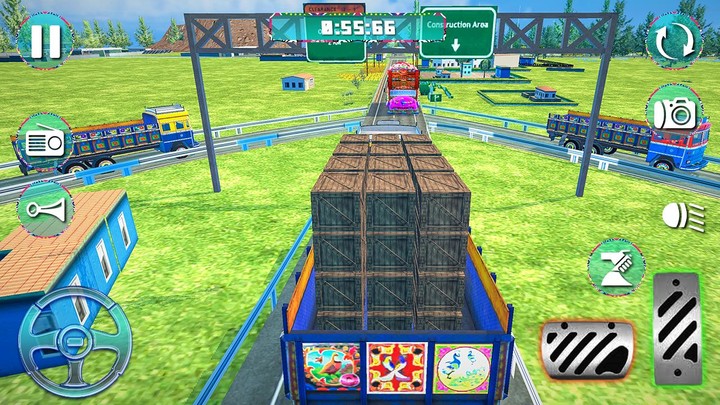Hit the brake pedal
The height and width of the screenshot is (405, 720).
pyautogui.click(x=587, y=351)
